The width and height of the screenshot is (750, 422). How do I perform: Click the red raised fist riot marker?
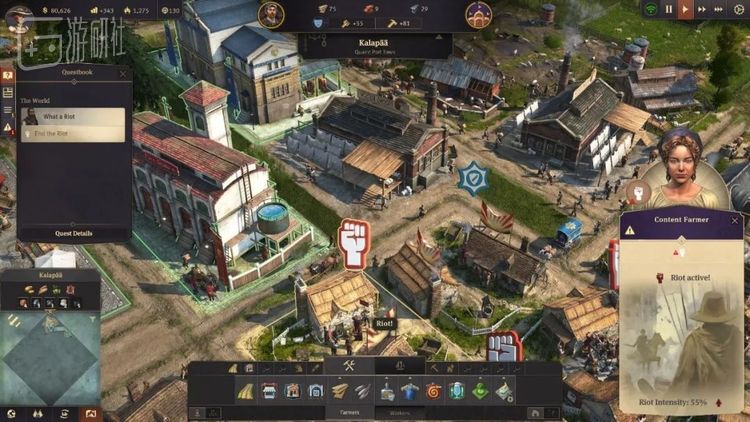tap(354, 244)
